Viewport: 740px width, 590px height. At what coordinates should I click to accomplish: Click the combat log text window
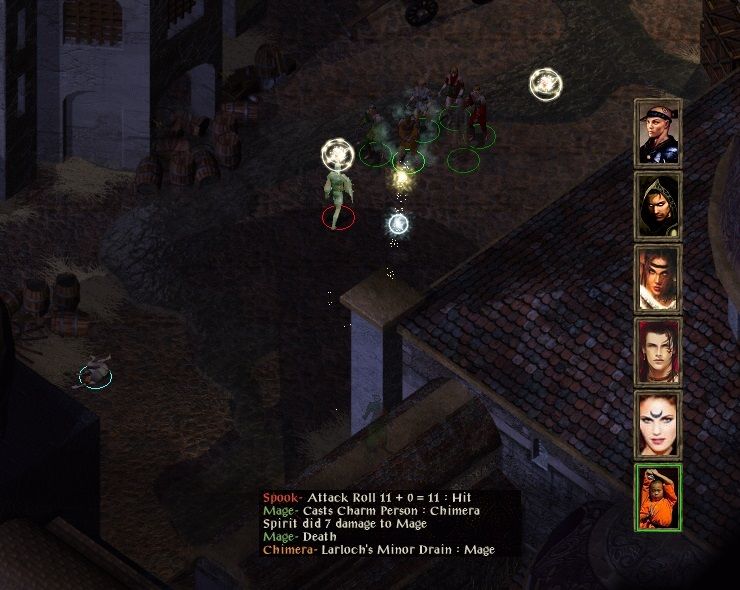tap(390, 524)
